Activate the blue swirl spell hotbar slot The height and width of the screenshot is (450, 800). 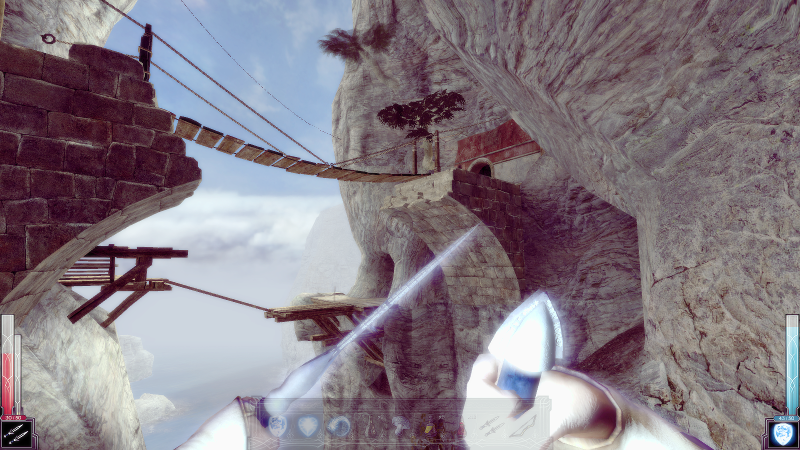coord(338,426)
